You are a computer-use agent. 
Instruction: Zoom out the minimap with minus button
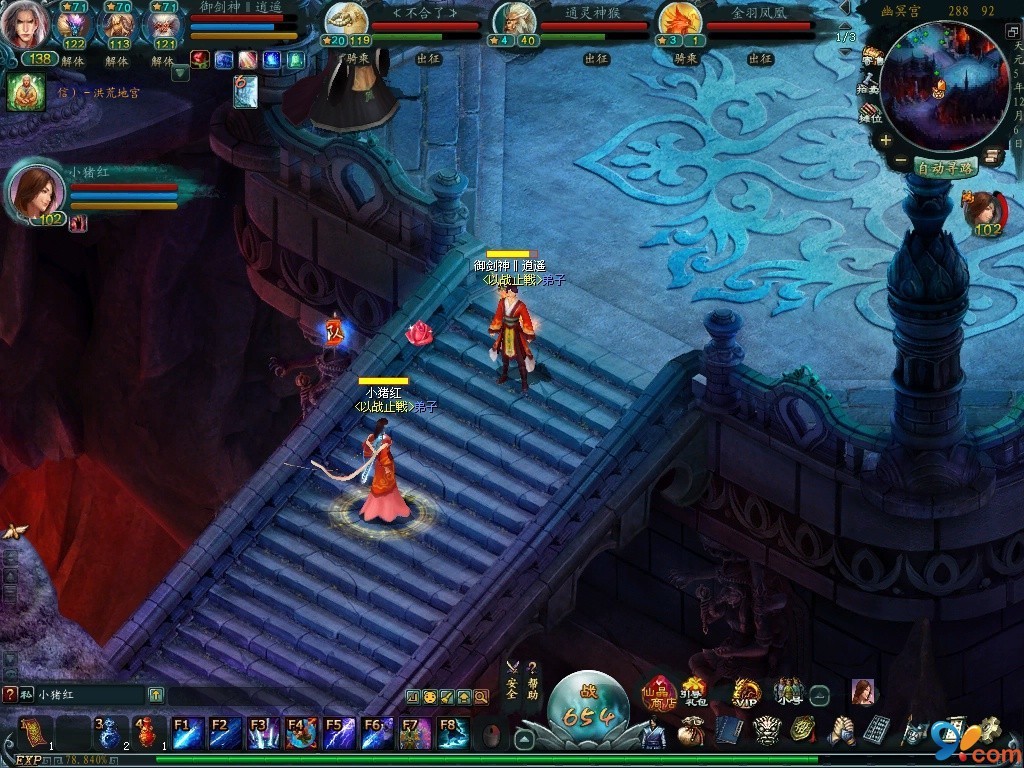click(900, 161)
